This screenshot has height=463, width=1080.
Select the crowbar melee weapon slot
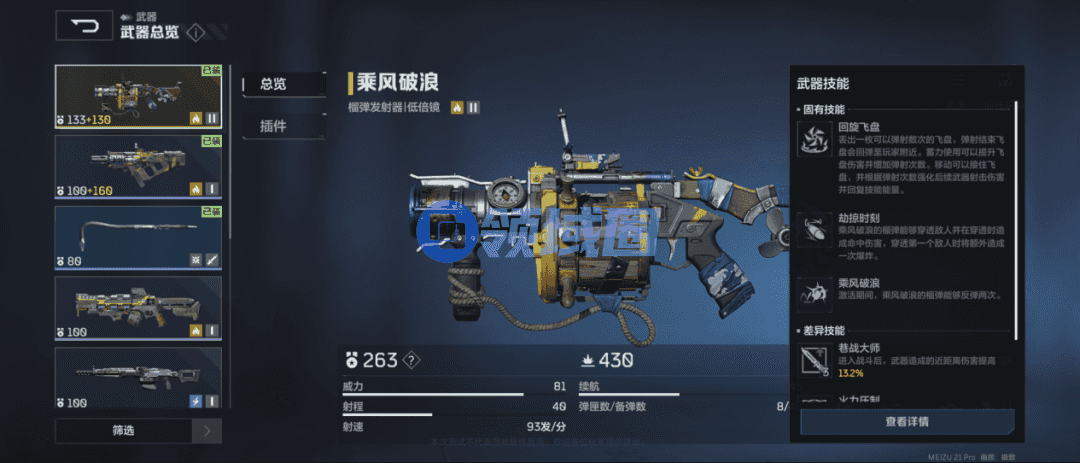point(138,236)
